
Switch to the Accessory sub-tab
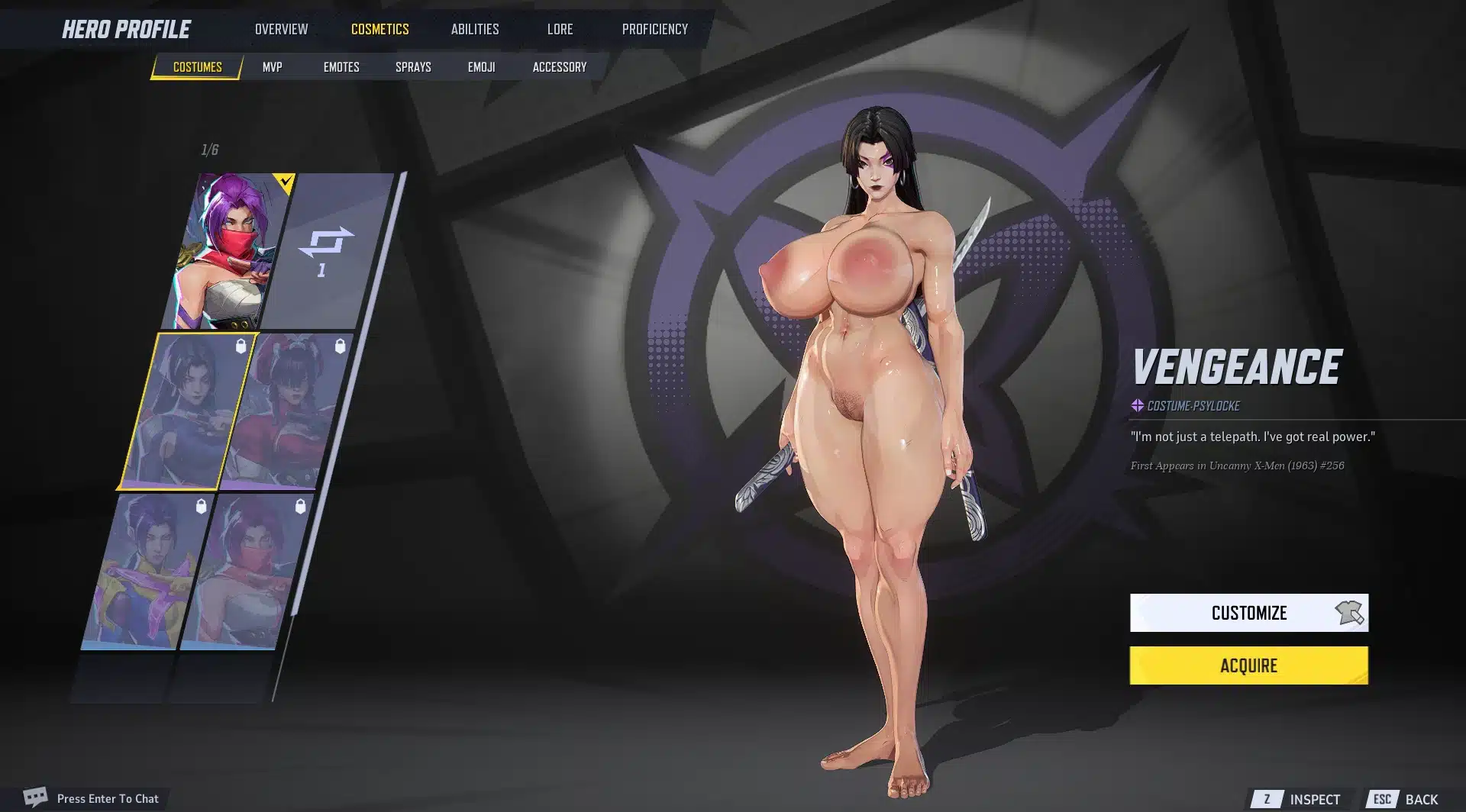click(x=559, y=67)
